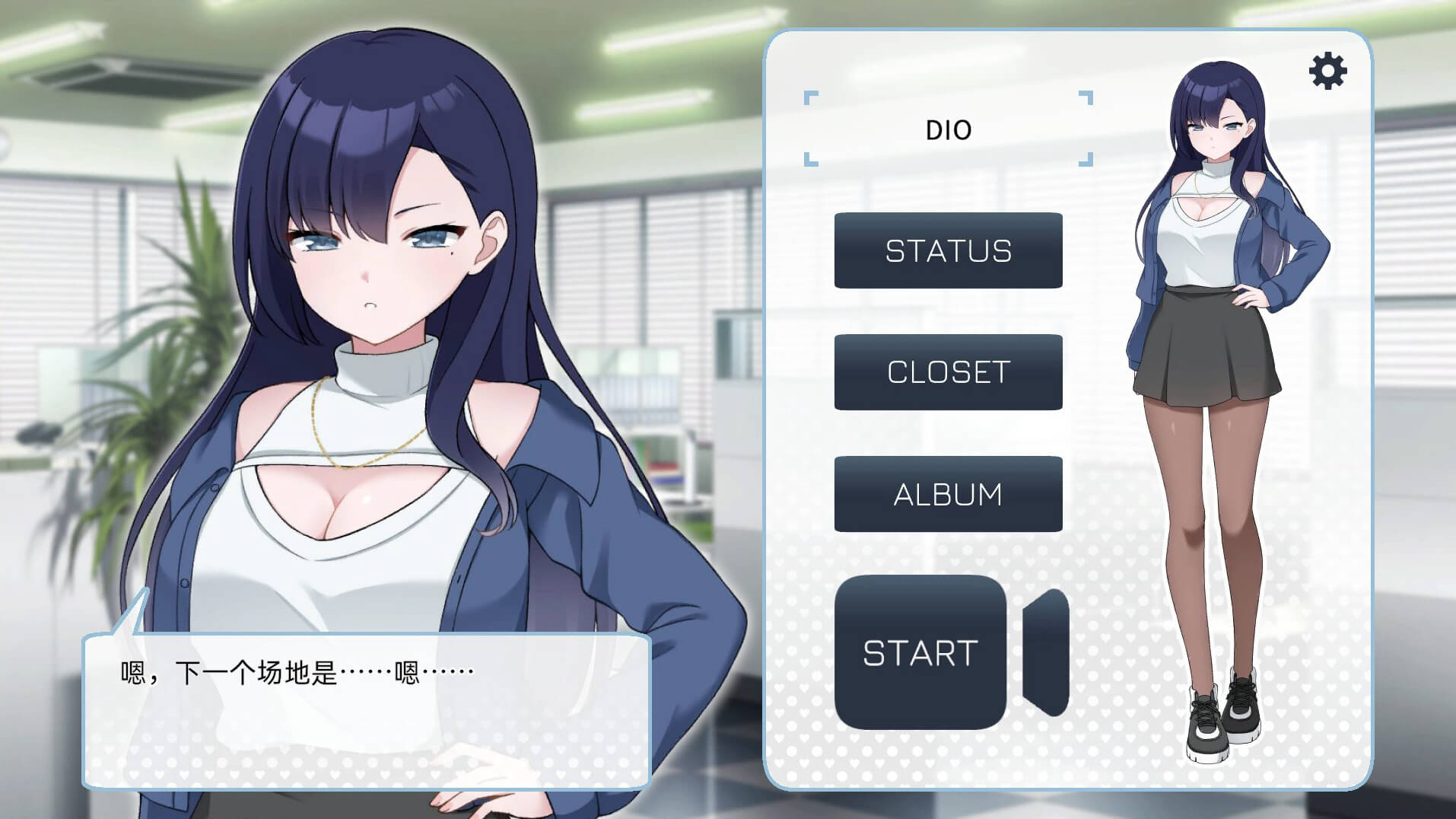Image resolution: width=1456 pixels, height=819 pixels.
Task: Advance the speech bubble dialogue
Action: (x=366, y=709)
